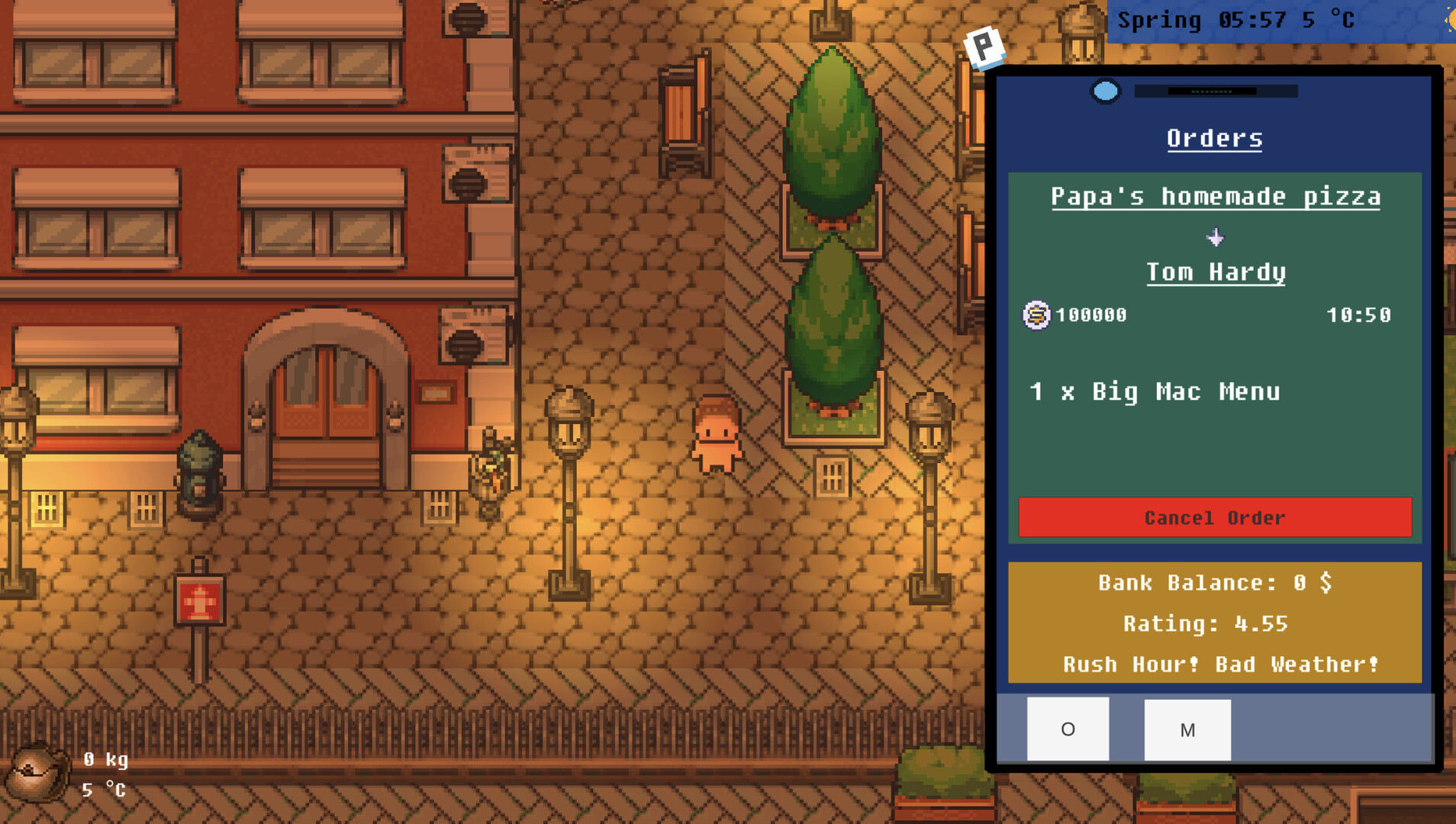Click the Bank Balance panel
Image resolution: width=1456 pixels, height=824 pixels.
pos(1215,583)
